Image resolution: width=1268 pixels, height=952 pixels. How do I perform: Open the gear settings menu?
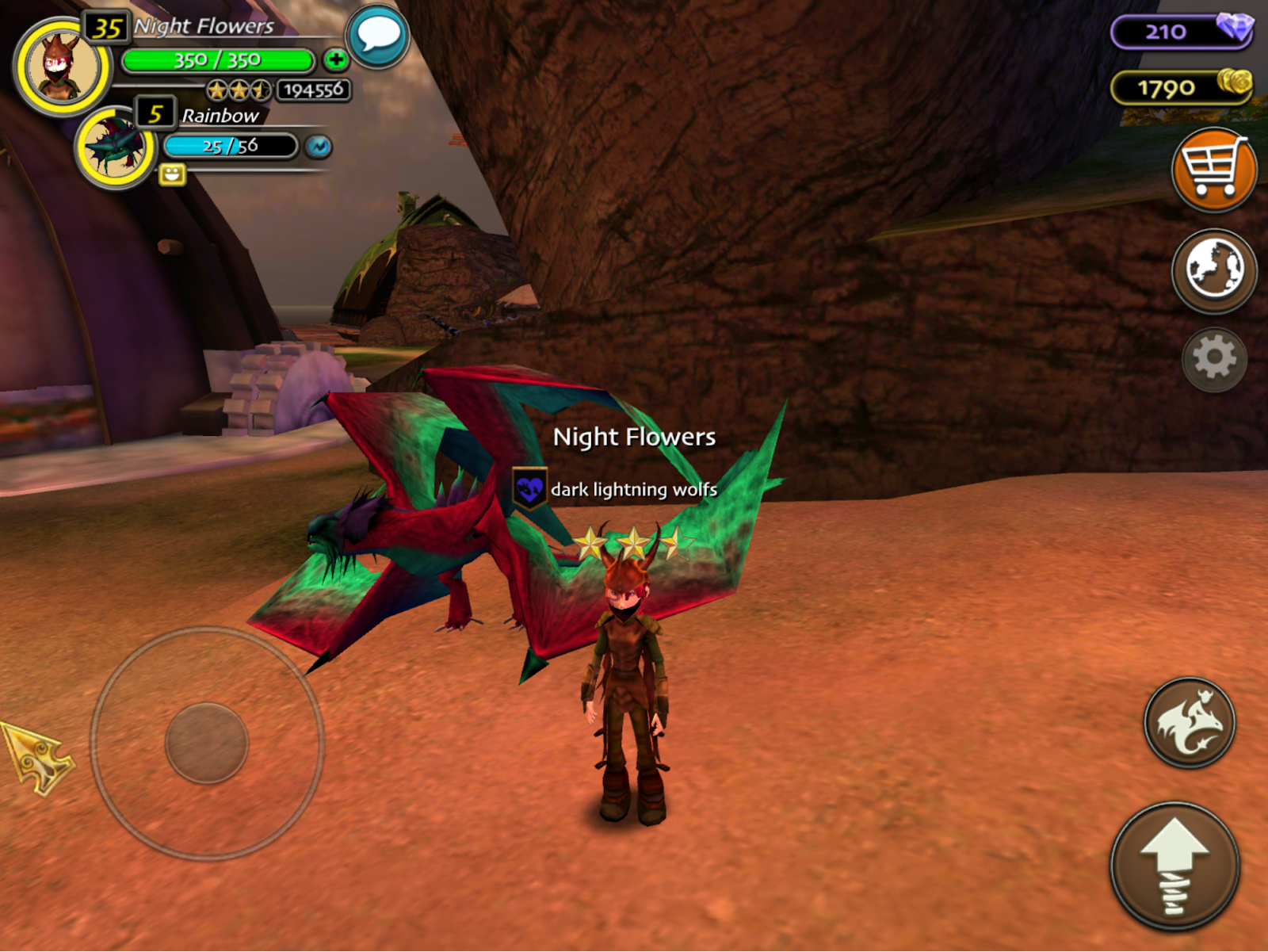pos(1214,359)
